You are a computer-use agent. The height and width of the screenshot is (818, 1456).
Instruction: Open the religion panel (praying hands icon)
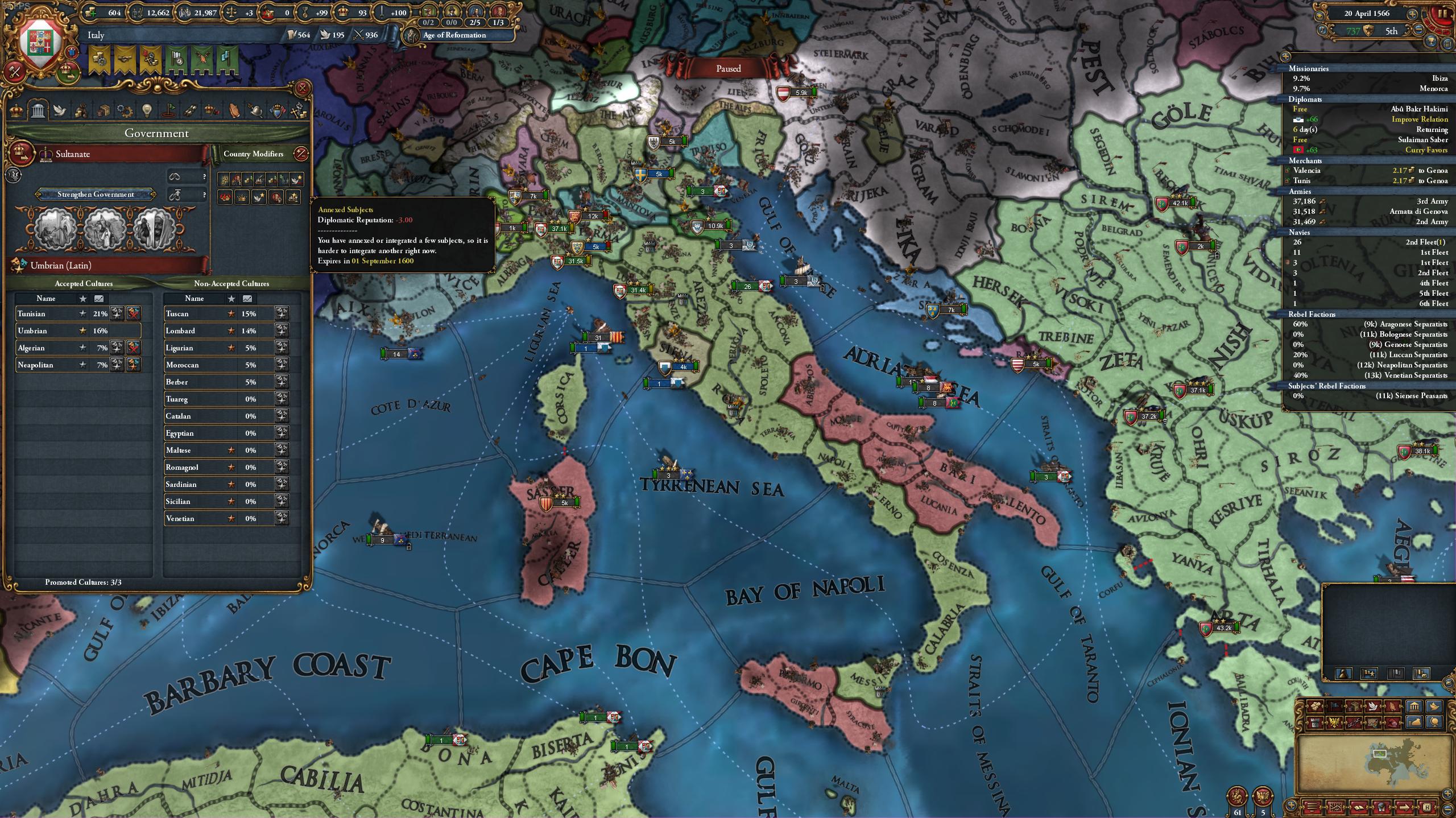pyautogui.click(x=234, y=111)
